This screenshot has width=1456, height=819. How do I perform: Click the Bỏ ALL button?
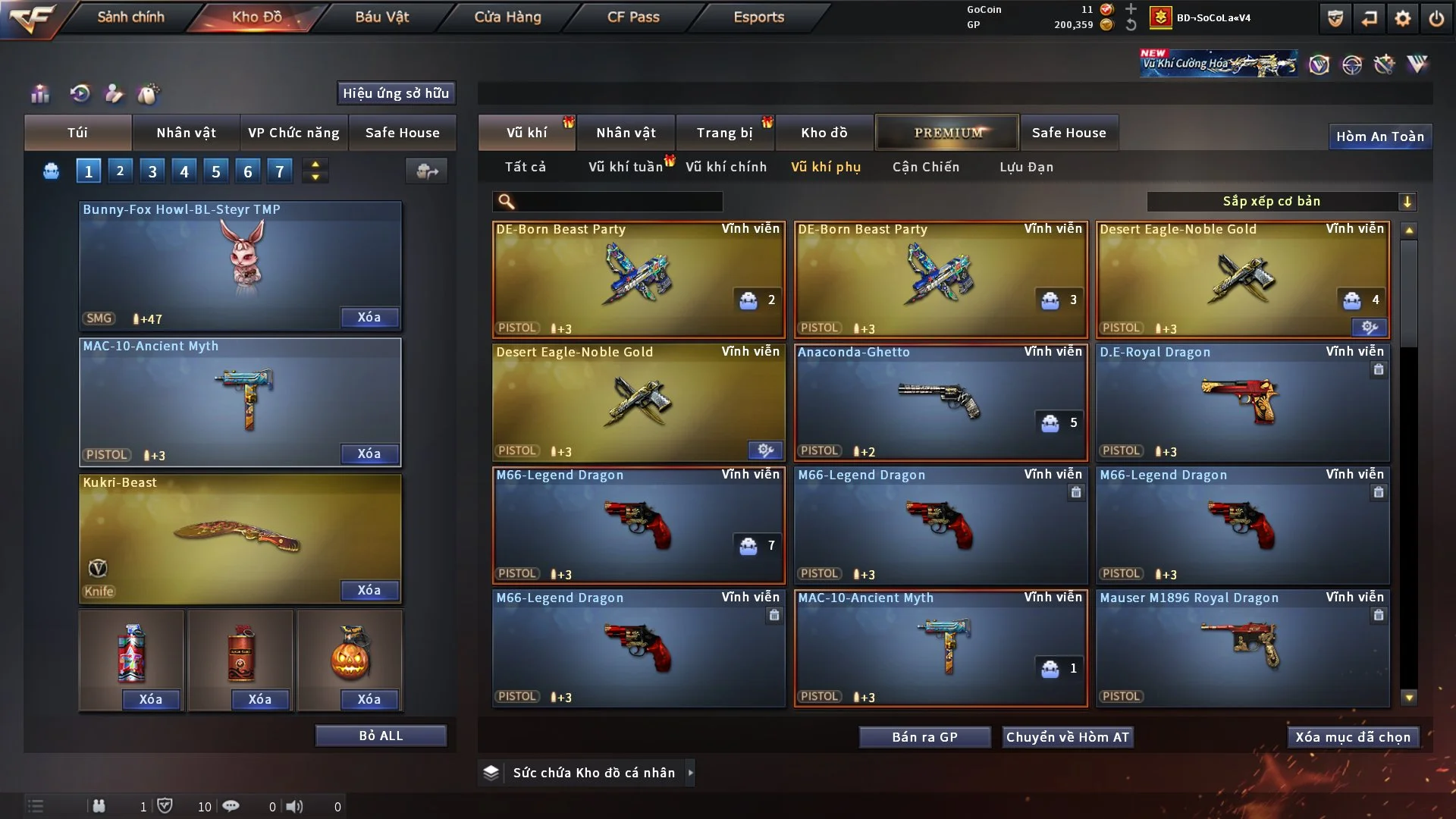(380, 735)
